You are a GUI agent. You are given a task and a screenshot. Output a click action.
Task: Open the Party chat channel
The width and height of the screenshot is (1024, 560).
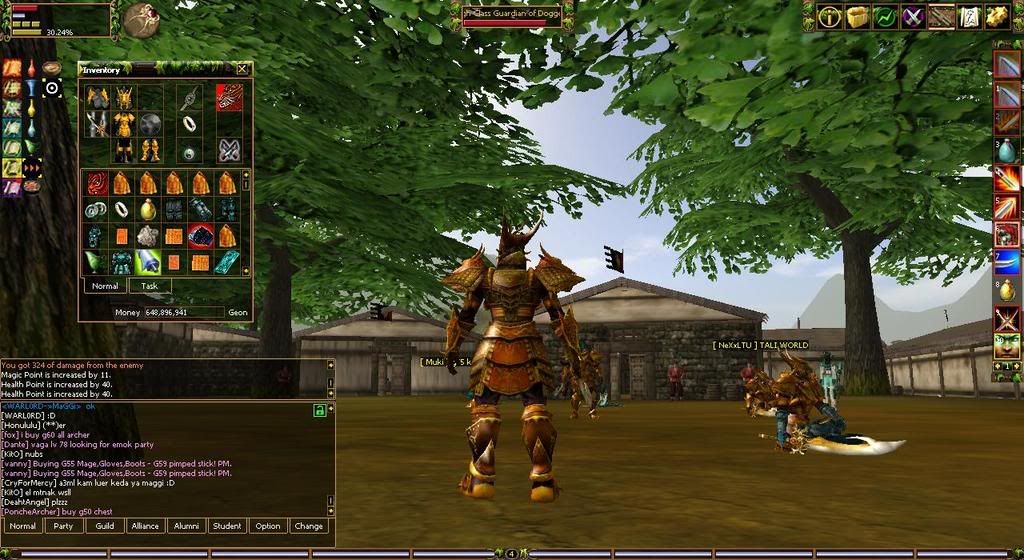(63, 526)
